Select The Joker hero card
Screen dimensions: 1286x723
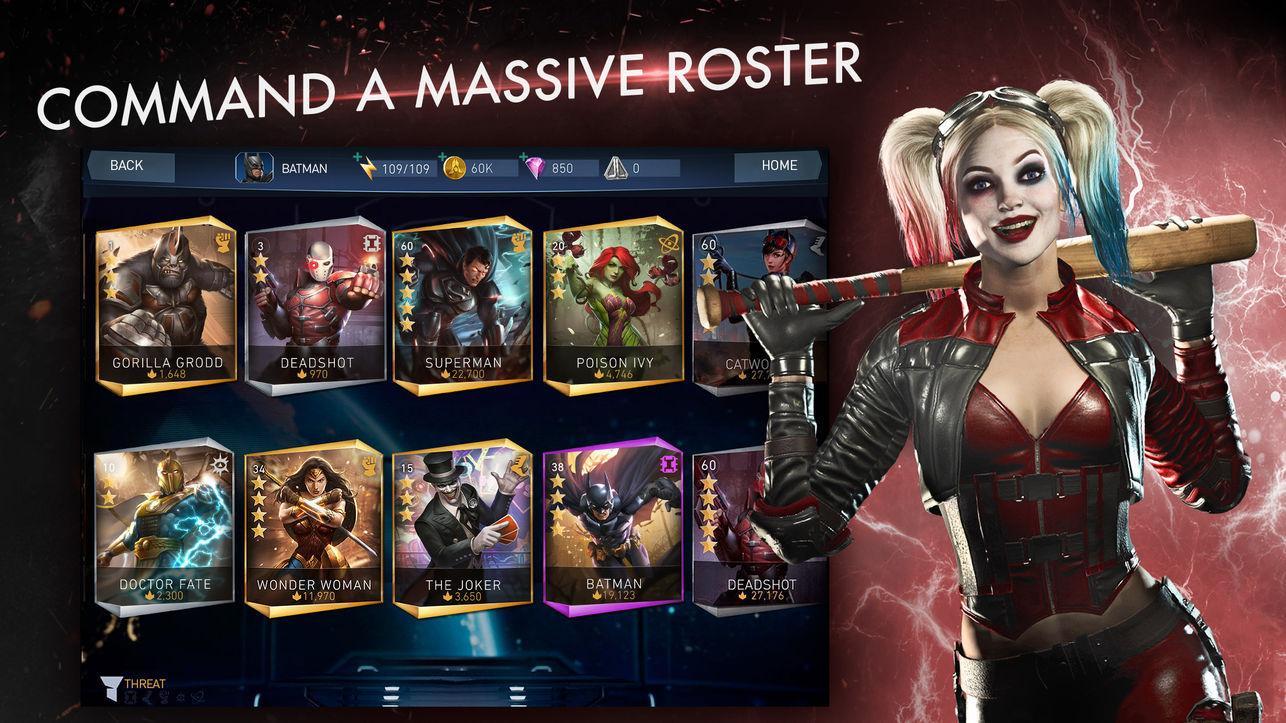pyautogui.click(x=462, y=527)
